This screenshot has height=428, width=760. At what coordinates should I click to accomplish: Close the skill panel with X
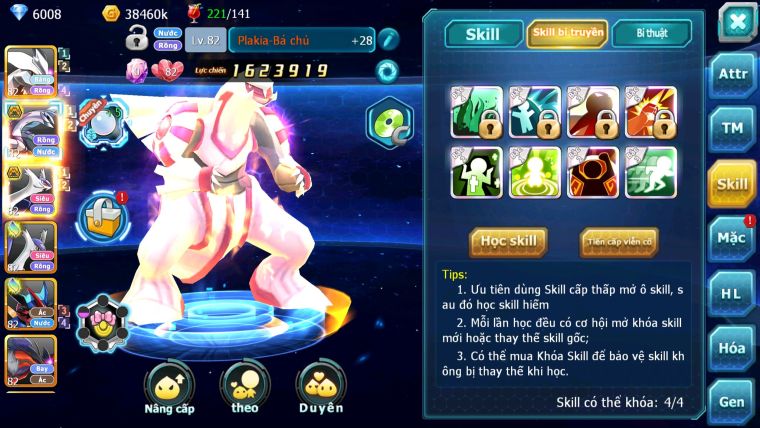pyautogui.click(x=736, y=21)
